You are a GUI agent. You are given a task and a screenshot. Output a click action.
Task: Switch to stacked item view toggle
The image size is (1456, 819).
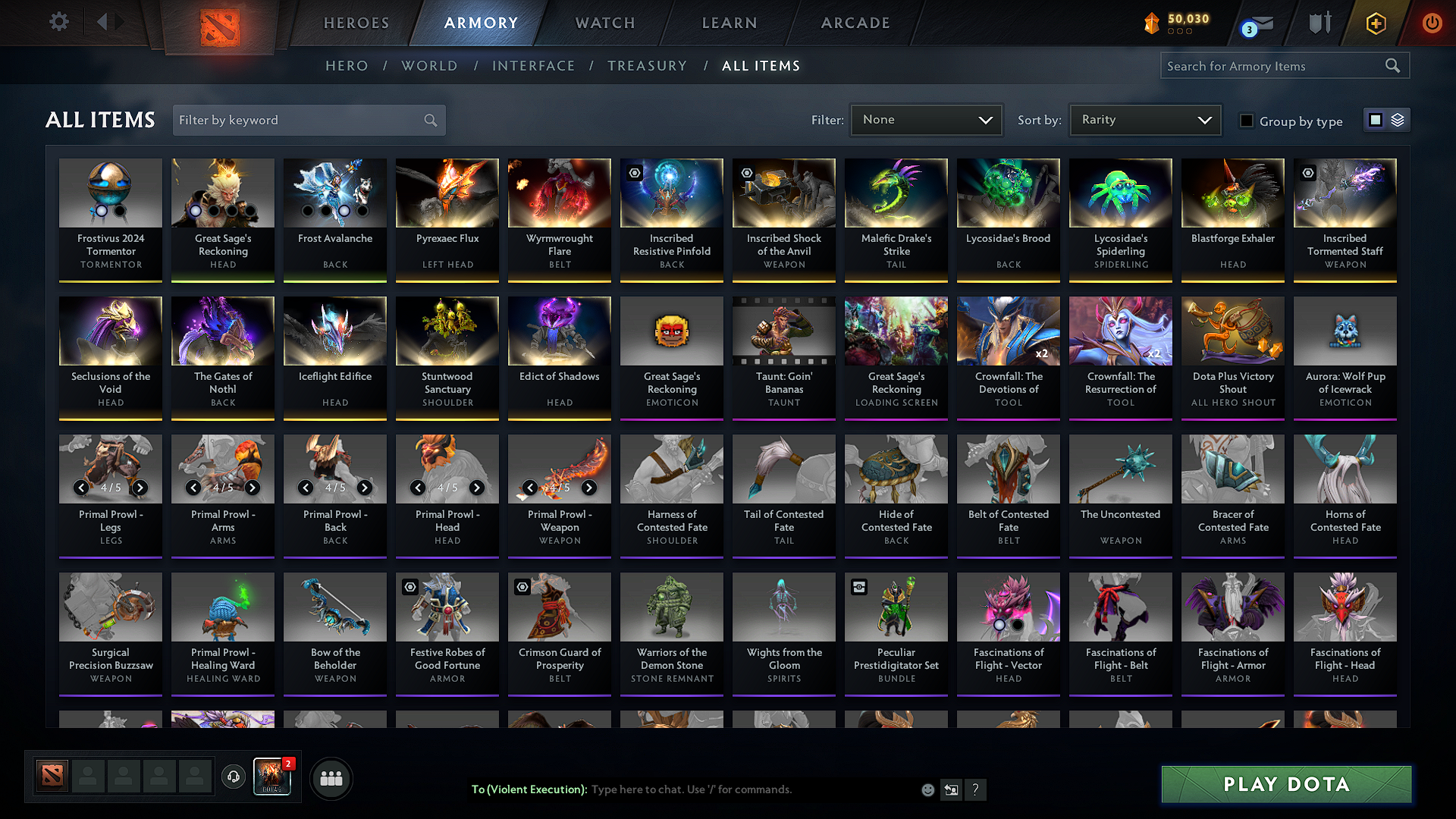[1398, 119]
